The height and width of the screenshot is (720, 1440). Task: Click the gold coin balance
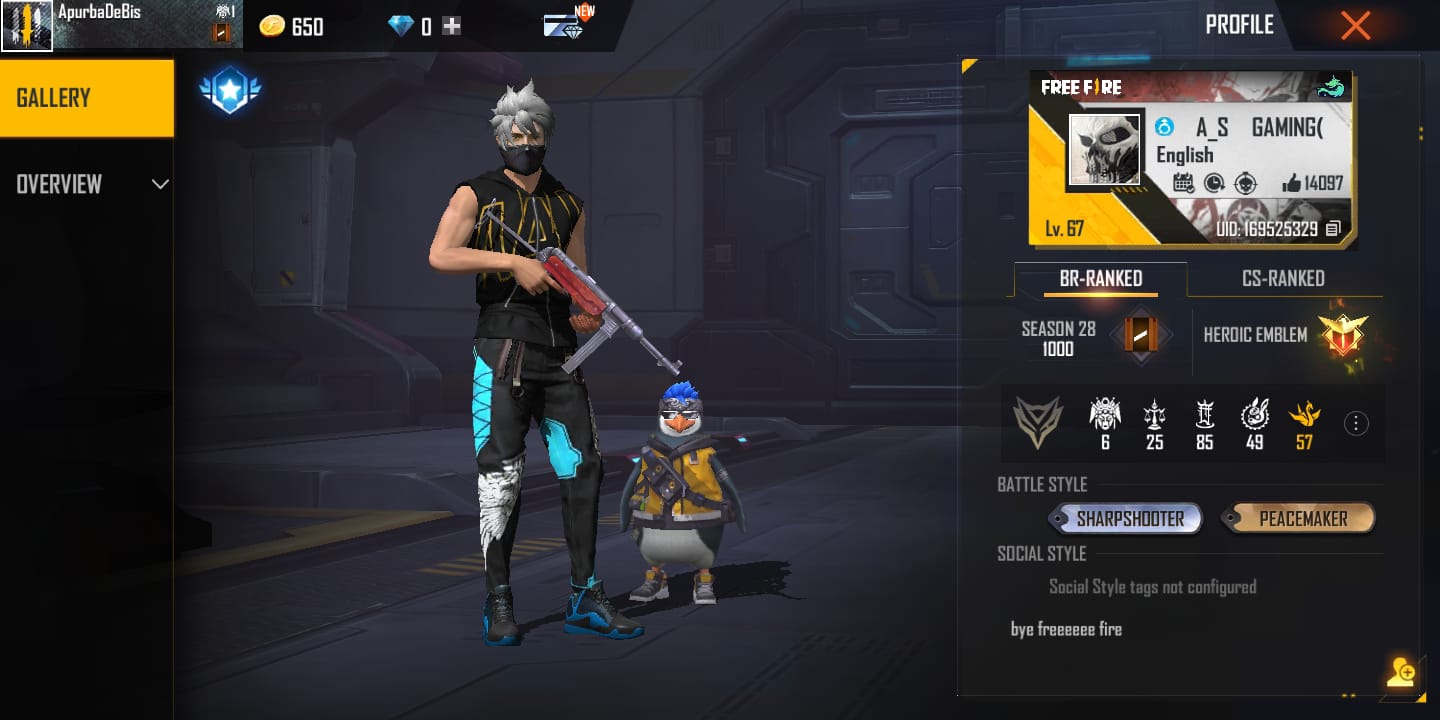coord(291,27)
